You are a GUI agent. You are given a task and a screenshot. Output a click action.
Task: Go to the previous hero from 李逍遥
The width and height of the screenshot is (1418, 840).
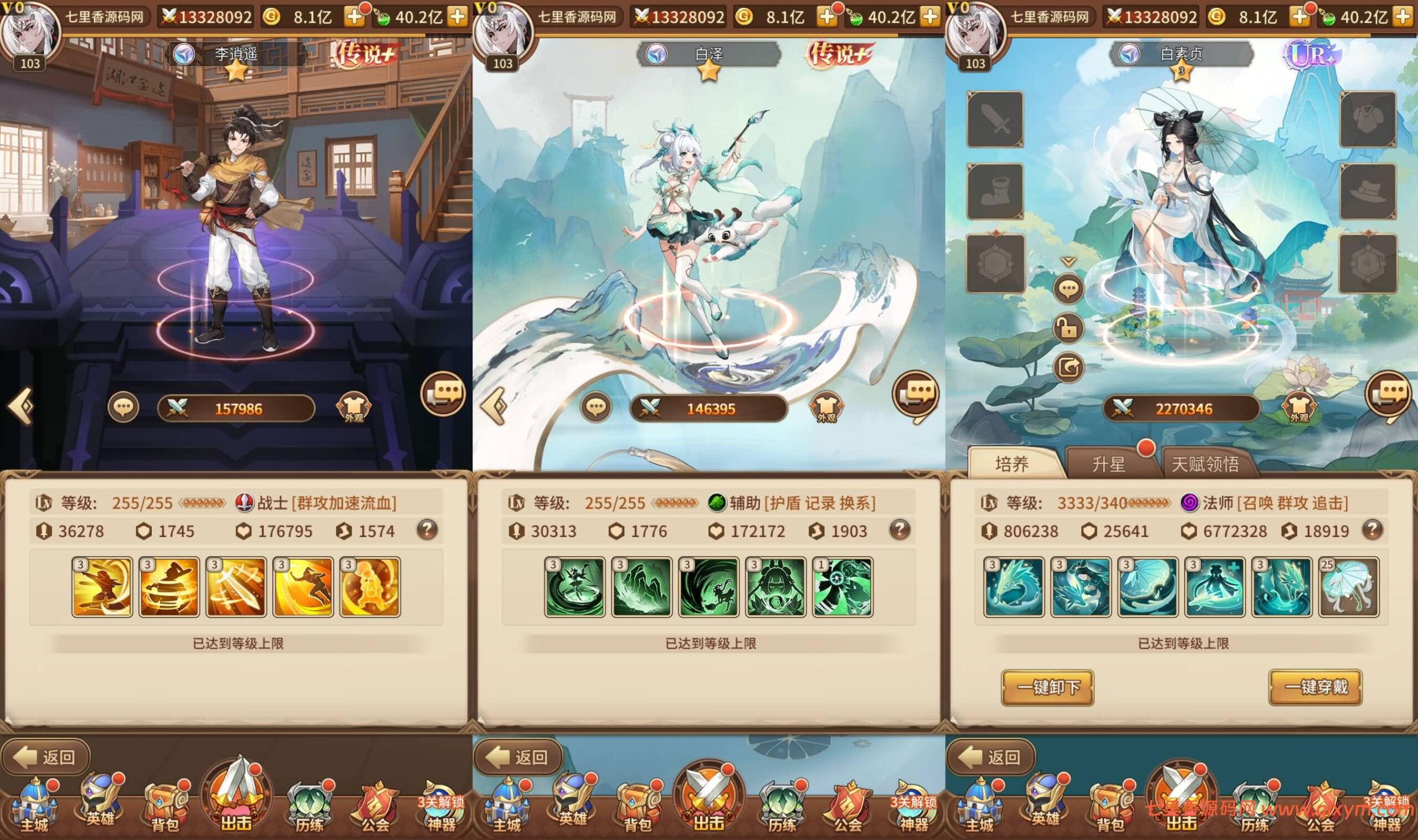(21, 407)
